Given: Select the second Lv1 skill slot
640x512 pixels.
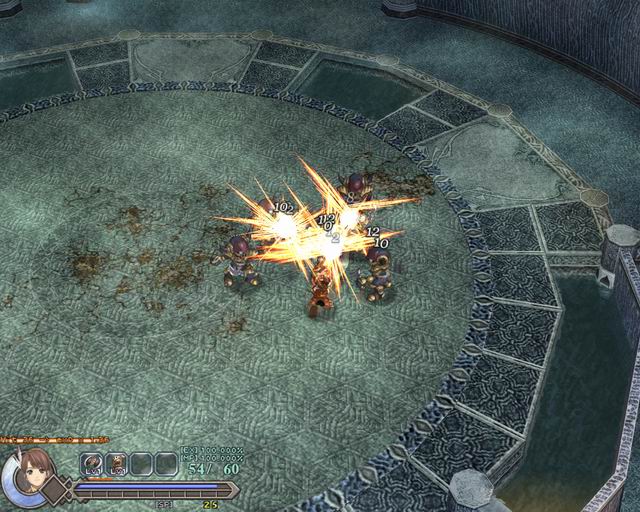Looking at the screenshot, I should (x=117, y=464).
